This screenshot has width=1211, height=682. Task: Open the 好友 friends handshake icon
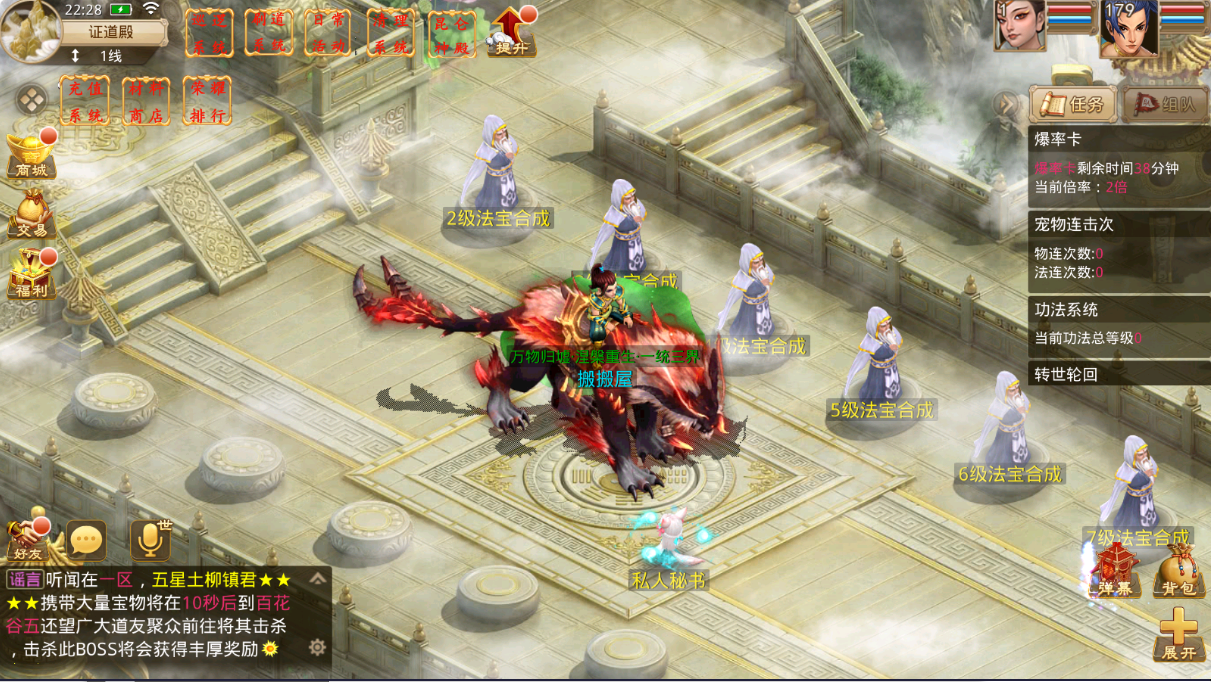coord(25,539)
